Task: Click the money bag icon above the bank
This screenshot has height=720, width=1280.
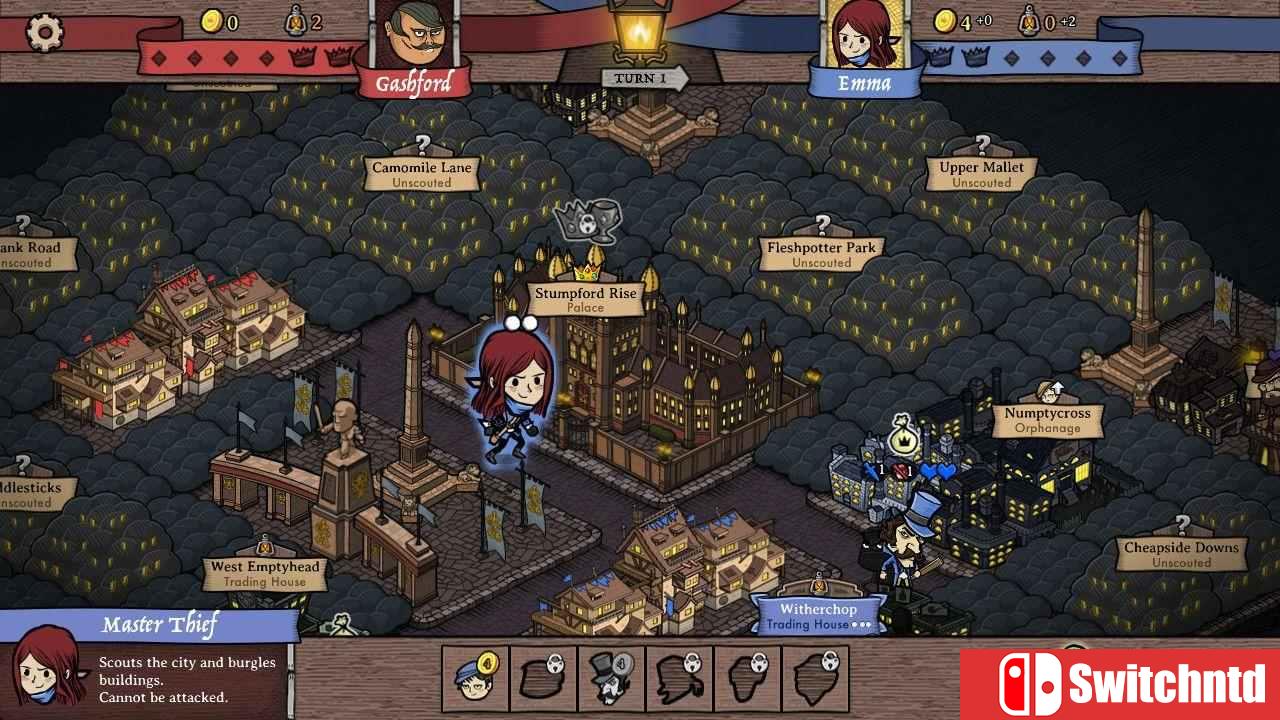Action: [x=902, y=434]
